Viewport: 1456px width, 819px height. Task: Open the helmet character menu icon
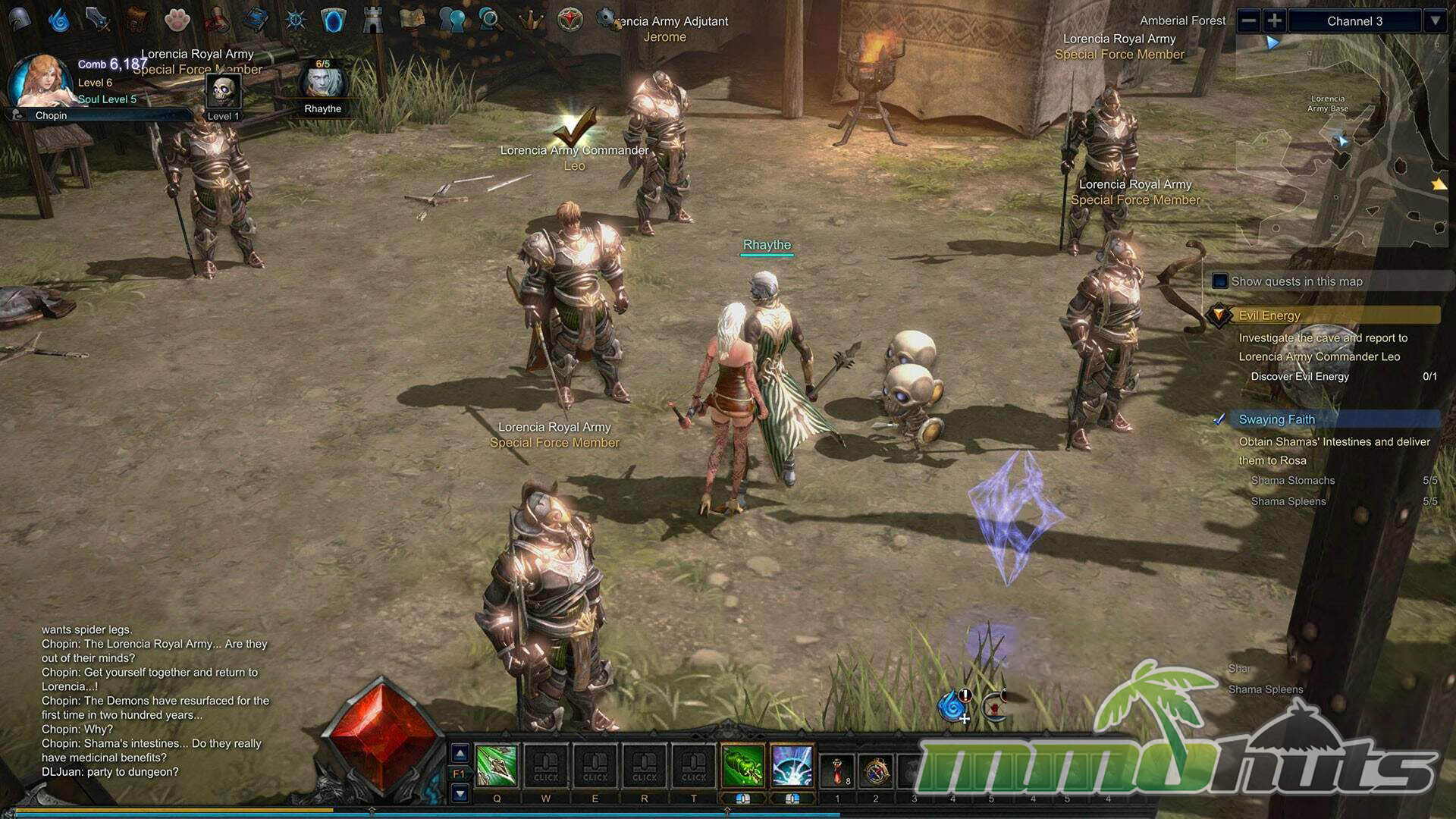(x=20, y=20)
